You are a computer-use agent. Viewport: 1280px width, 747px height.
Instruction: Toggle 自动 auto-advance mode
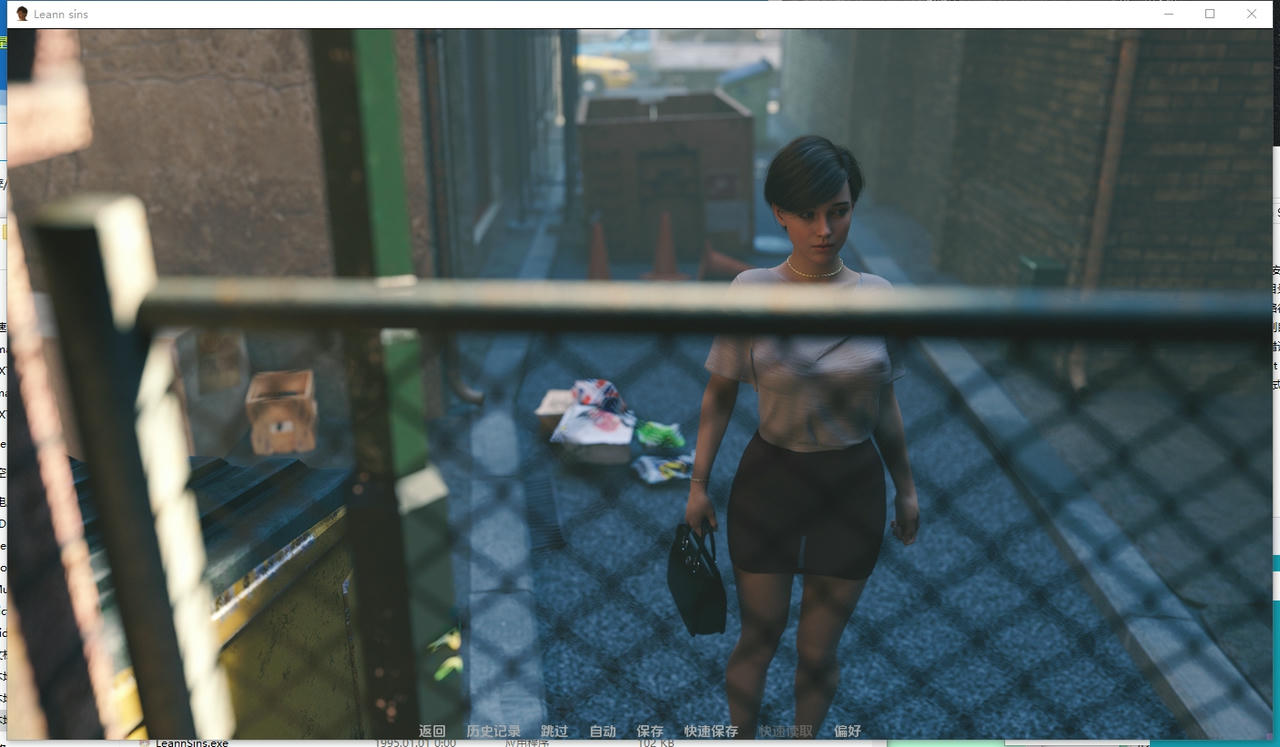coord(602,731)
